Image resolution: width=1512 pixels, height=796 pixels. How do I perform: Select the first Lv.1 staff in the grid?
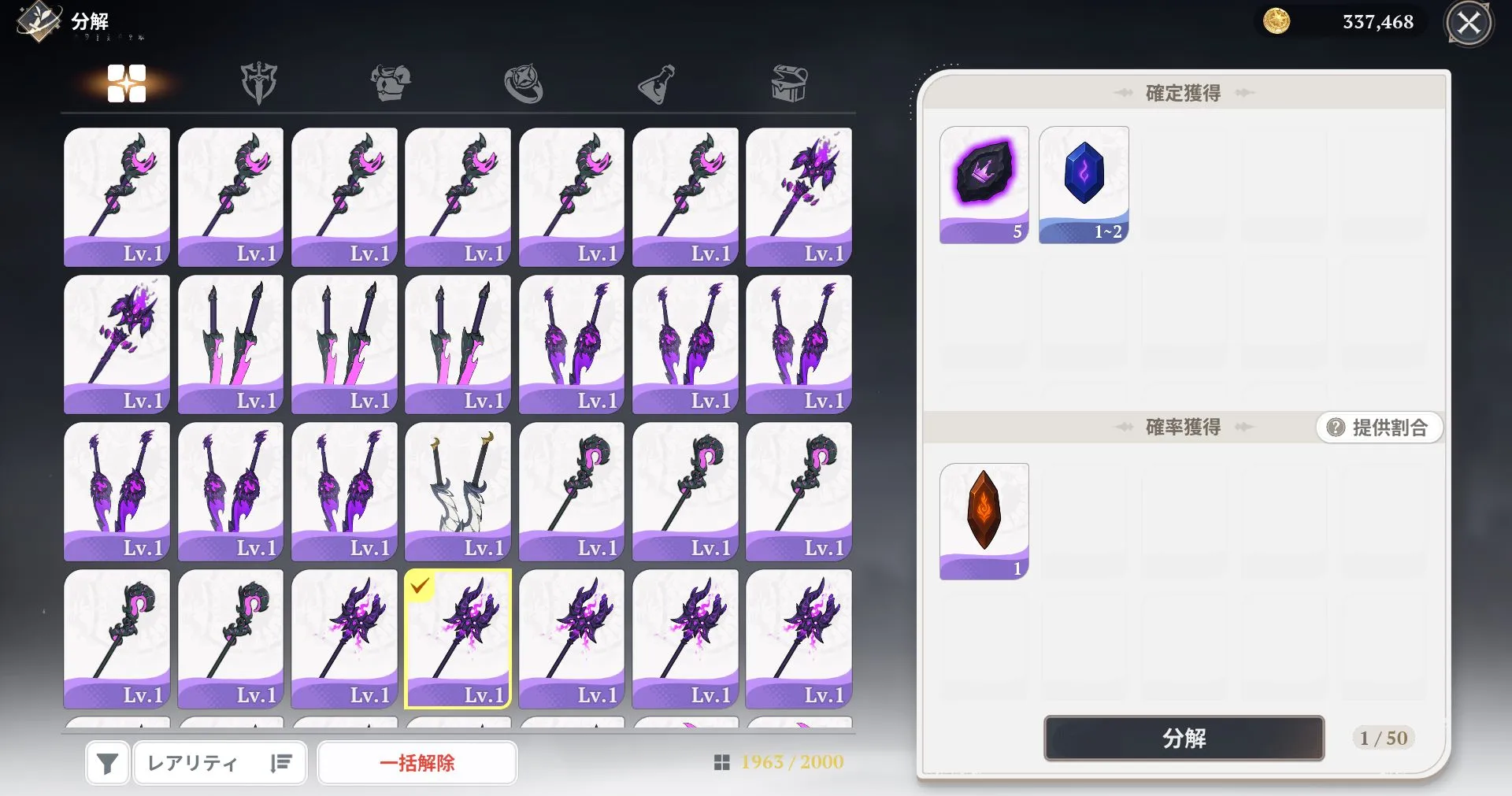pyautogui.click(x=117, y=195)
